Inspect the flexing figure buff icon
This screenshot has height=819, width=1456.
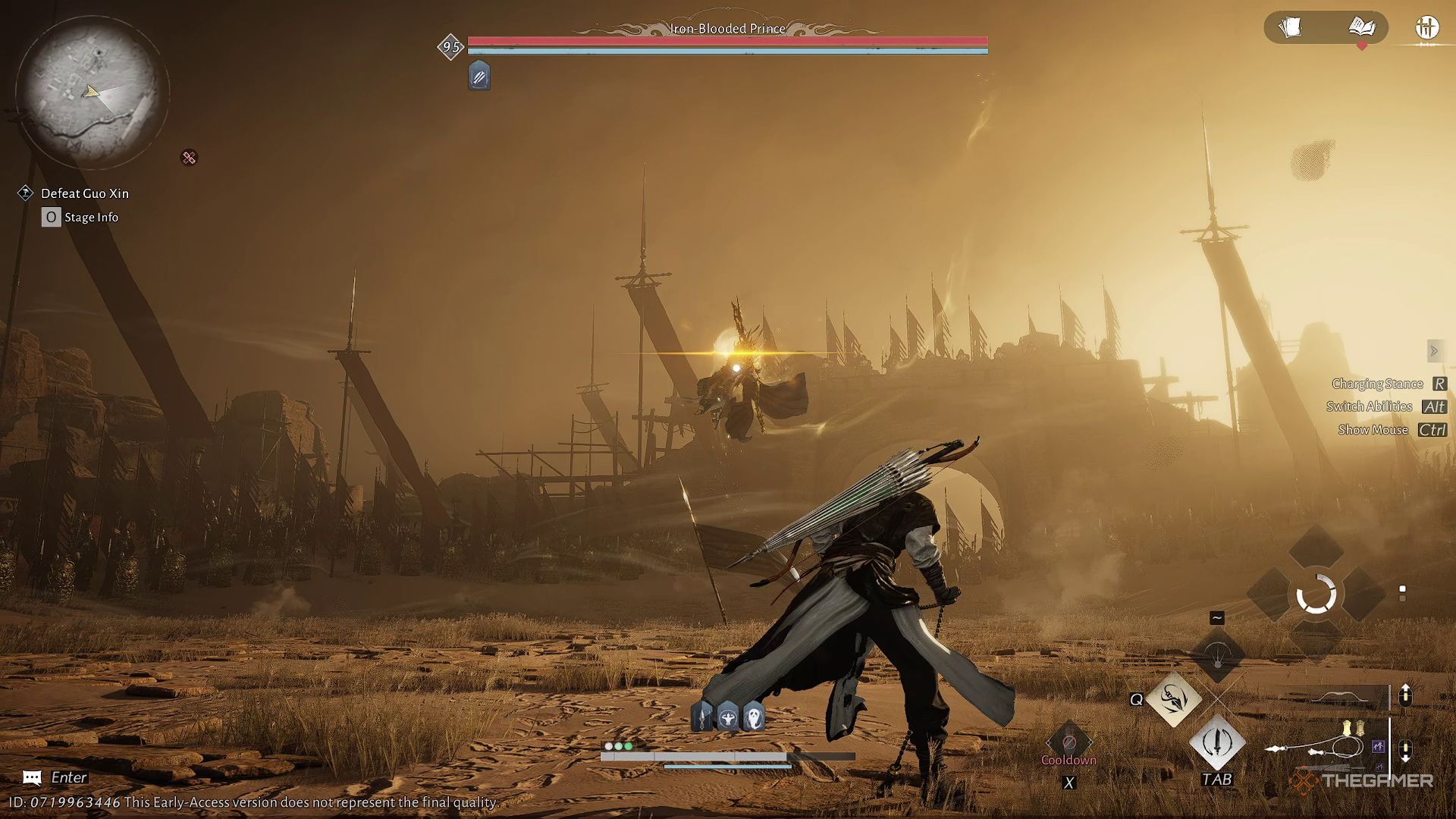(x=728, y=717)
